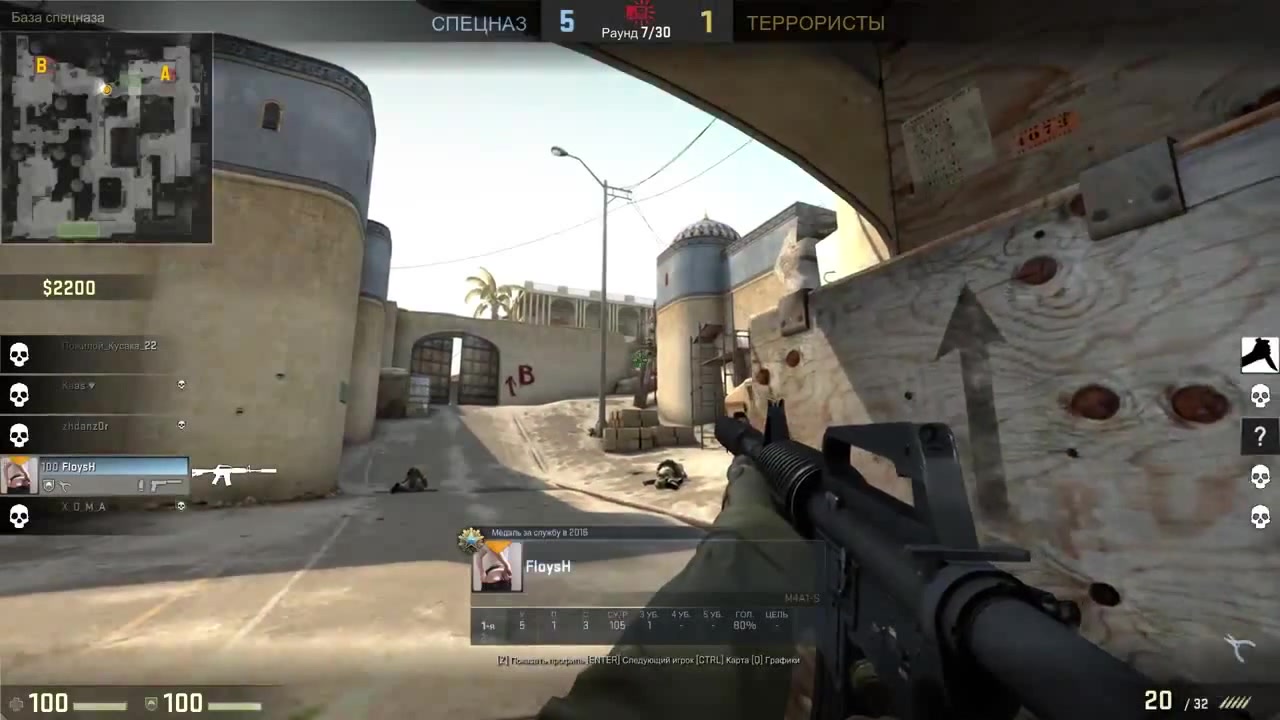The height and width of the screenshot is (720, 1280).
Task: Click the armor icon beside the second 100 value
Action: coord(151,703)
